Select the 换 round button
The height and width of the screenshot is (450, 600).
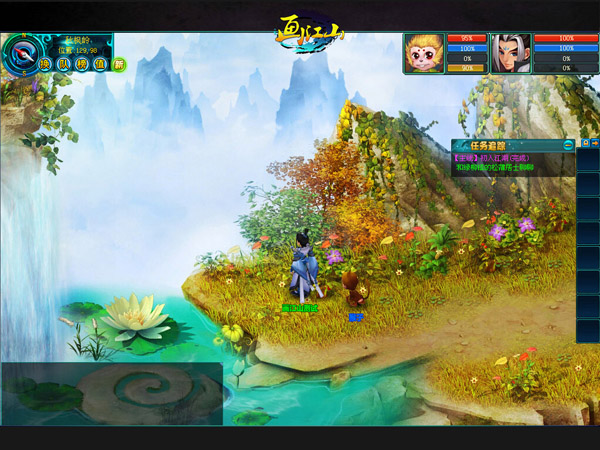(x=45, y=64)
